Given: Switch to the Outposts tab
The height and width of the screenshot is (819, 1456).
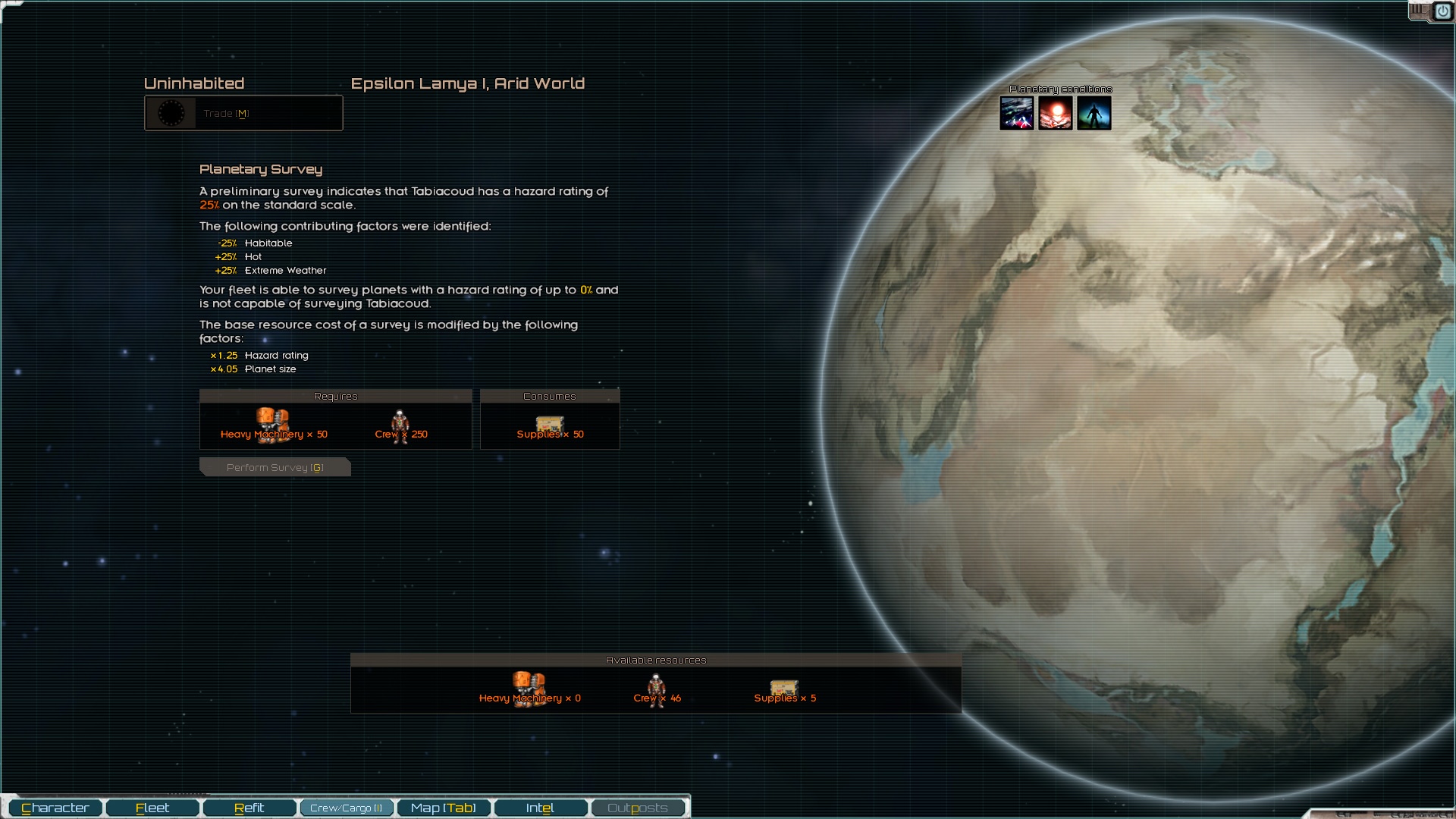Looking at the screenshot, I should tap(638, 808).
